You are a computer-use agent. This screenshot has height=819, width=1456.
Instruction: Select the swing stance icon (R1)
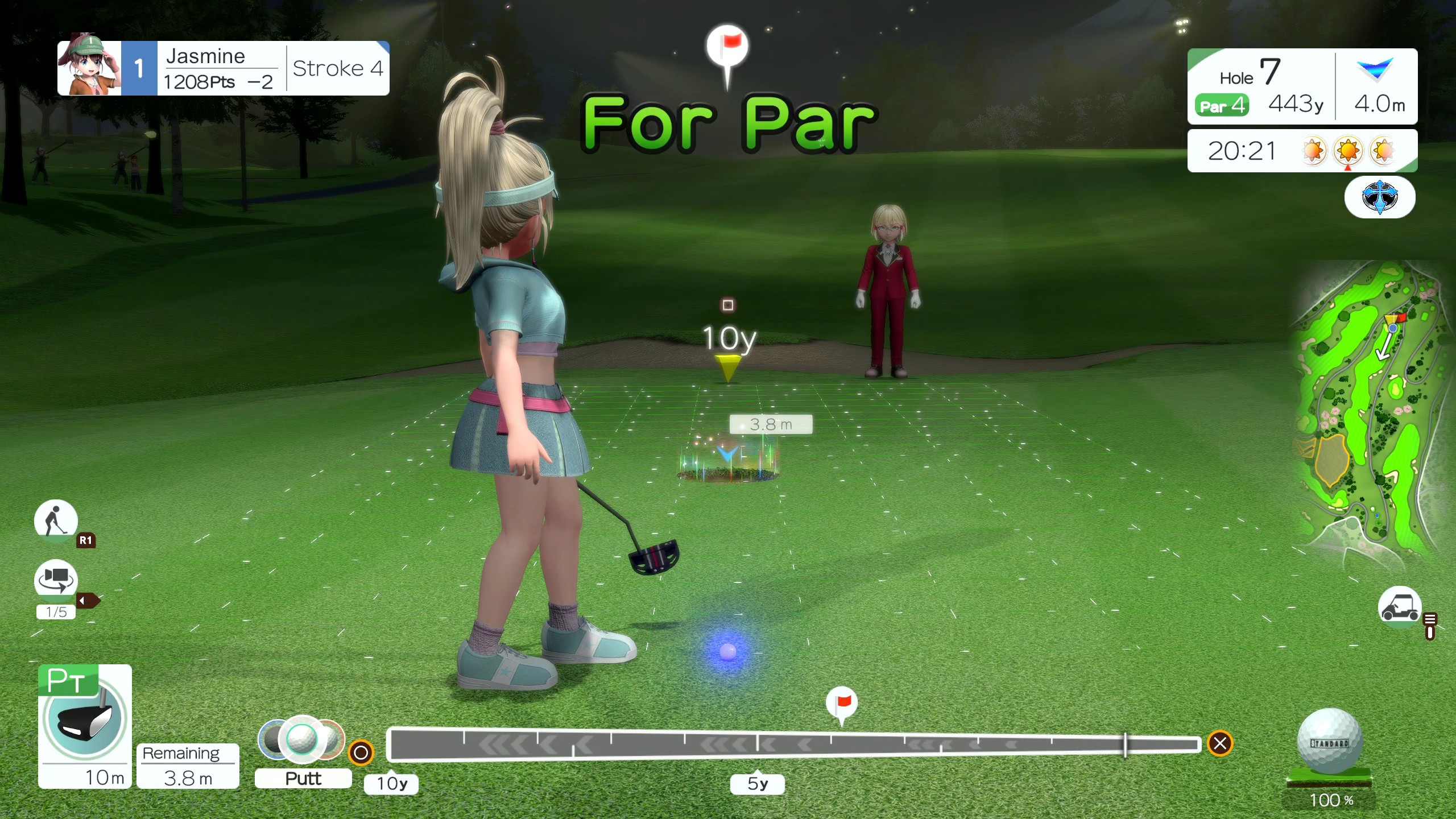click(56, 520)
